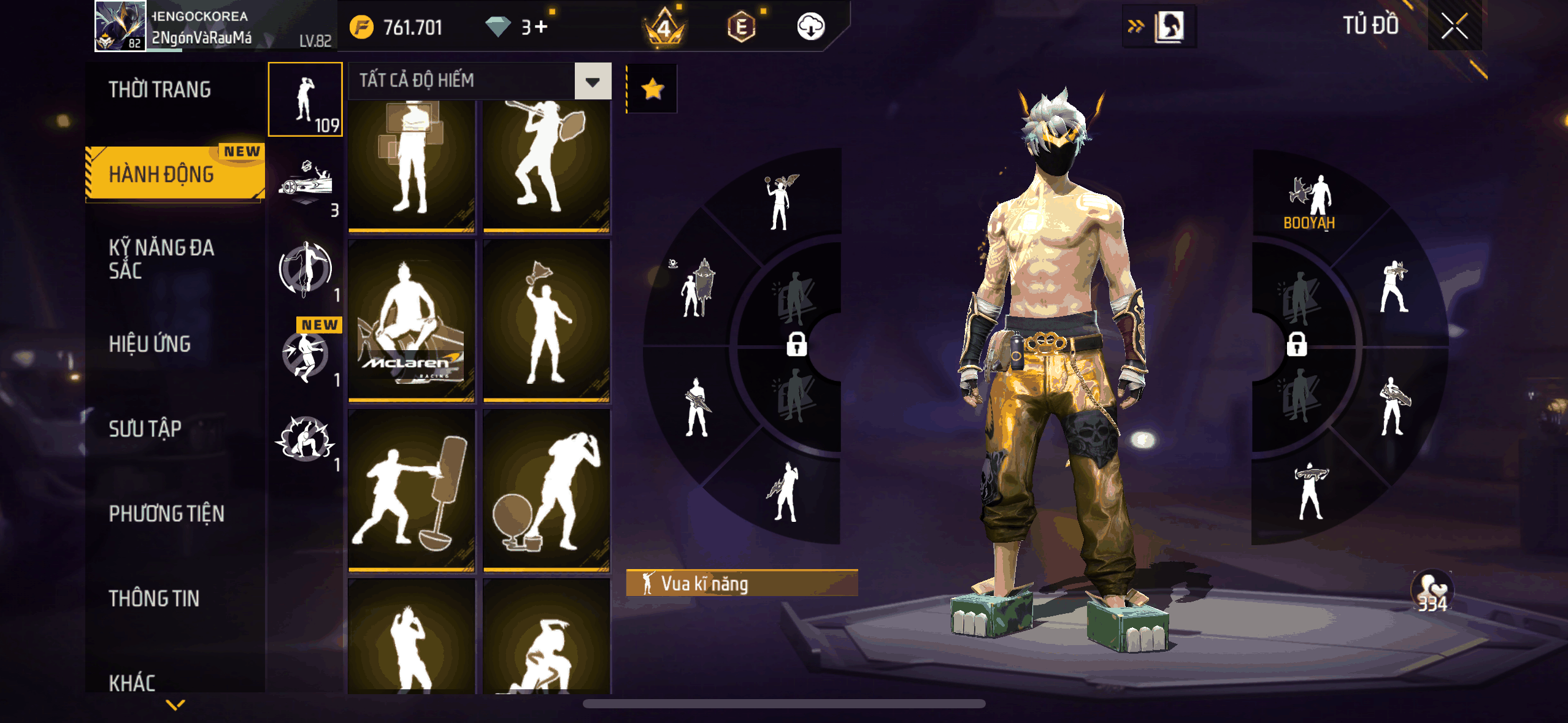Close the Tủ Đồ wardrobe screen
This screenshot has height=723, width=1568.
pos(1455,26)
